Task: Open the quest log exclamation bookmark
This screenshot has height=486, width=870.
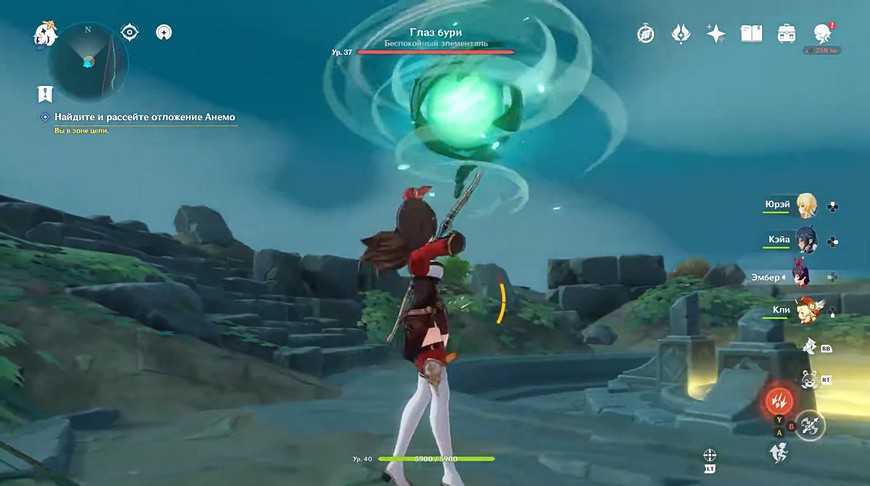Action: (45, 93)
